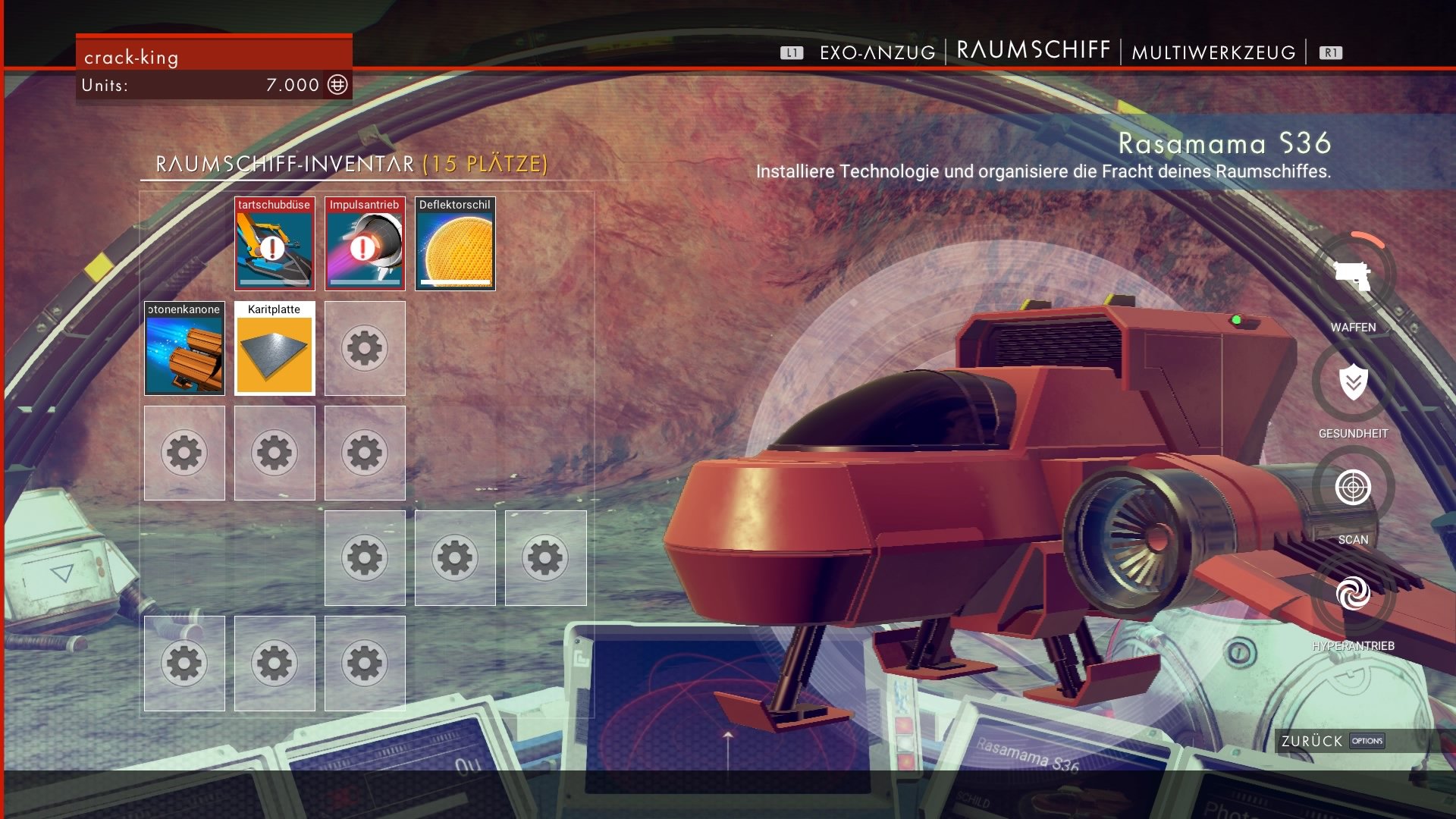Expand the L1 shoulder button option
This screenshot has width=1456, height=819.
[792, 53]
